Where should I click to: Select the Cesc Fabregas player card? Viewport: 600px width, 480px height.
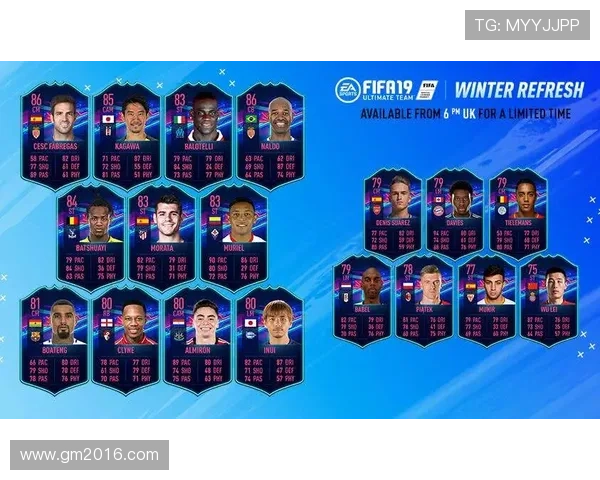pos(55,135)
